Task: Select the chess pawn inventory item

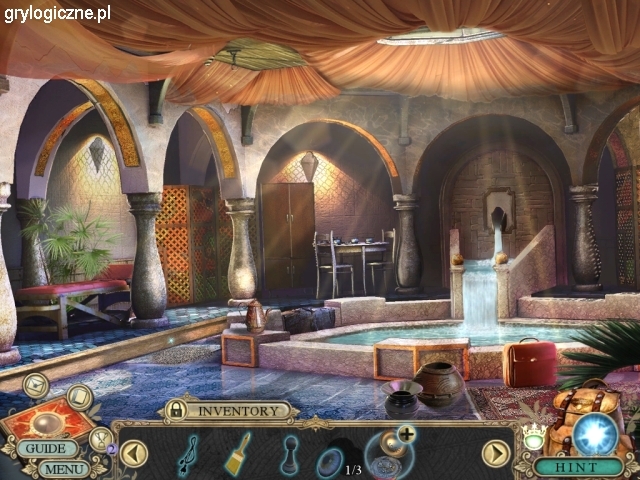Action: (x=289, y=453)
